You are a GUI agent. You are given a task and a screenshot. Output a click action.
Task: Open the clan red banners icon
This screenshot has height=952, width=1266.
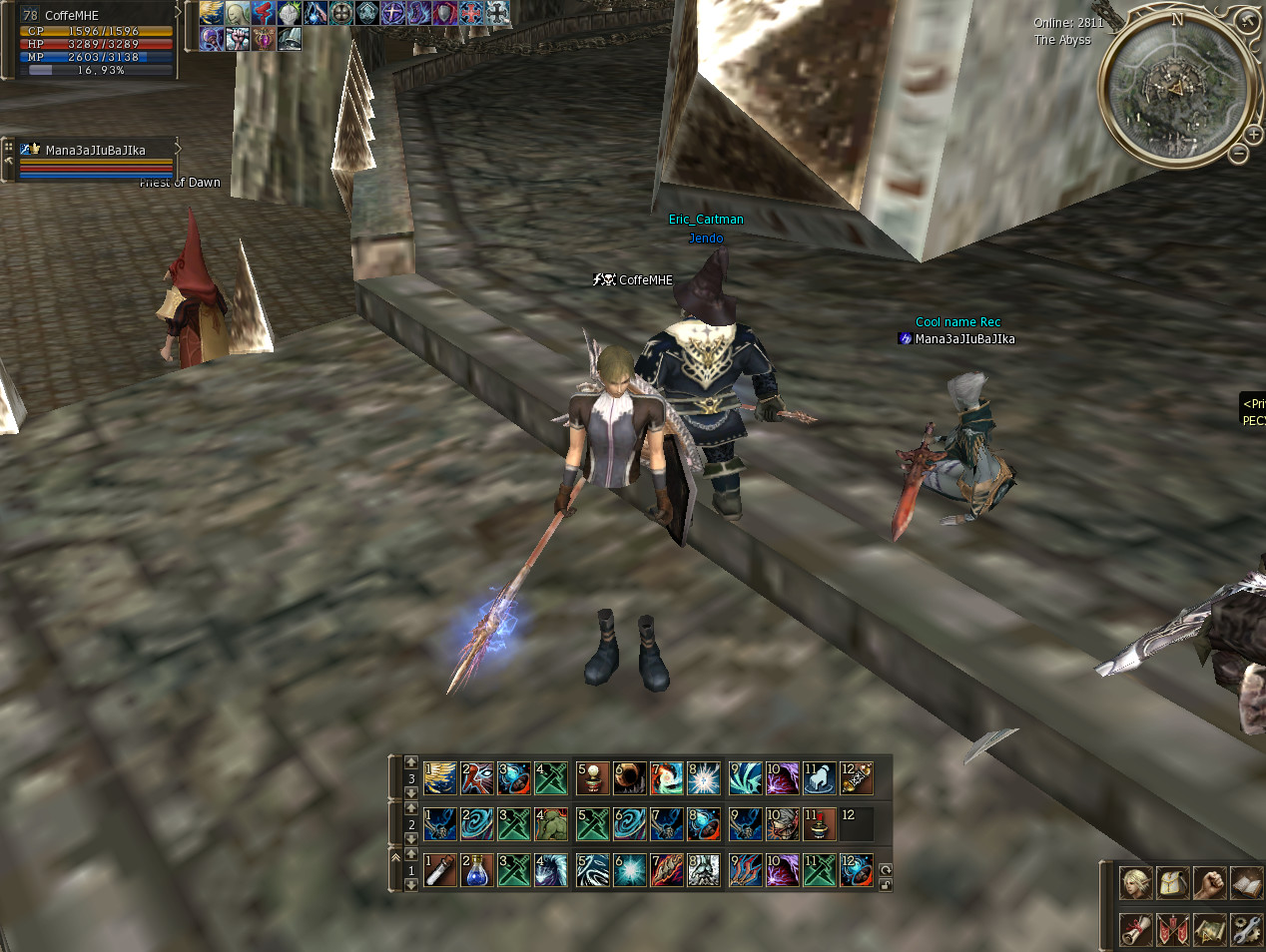(1172, 929)
